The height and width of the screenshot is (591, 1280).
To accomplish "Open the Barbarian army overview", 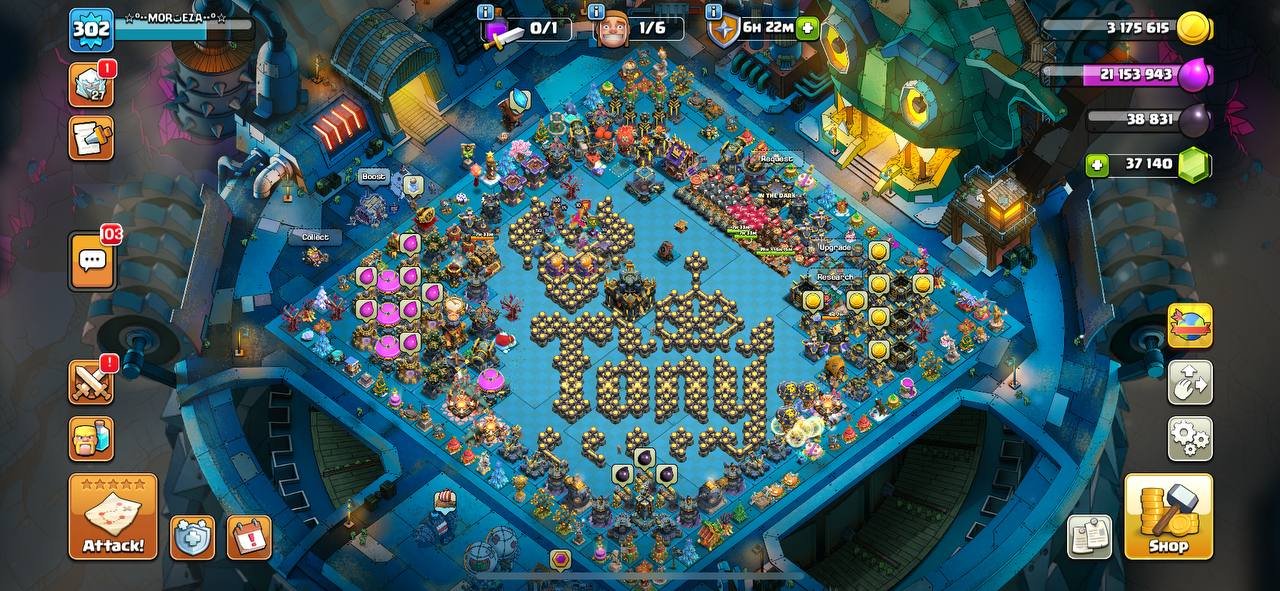I will point(90,438).
